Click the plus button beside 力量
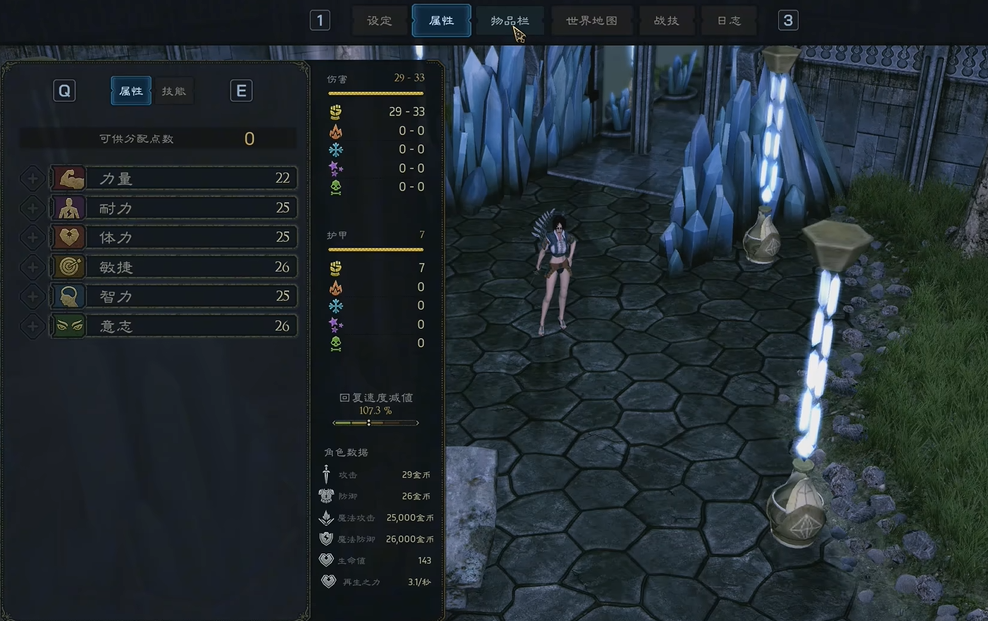988x621 pixels. (32, 179)
